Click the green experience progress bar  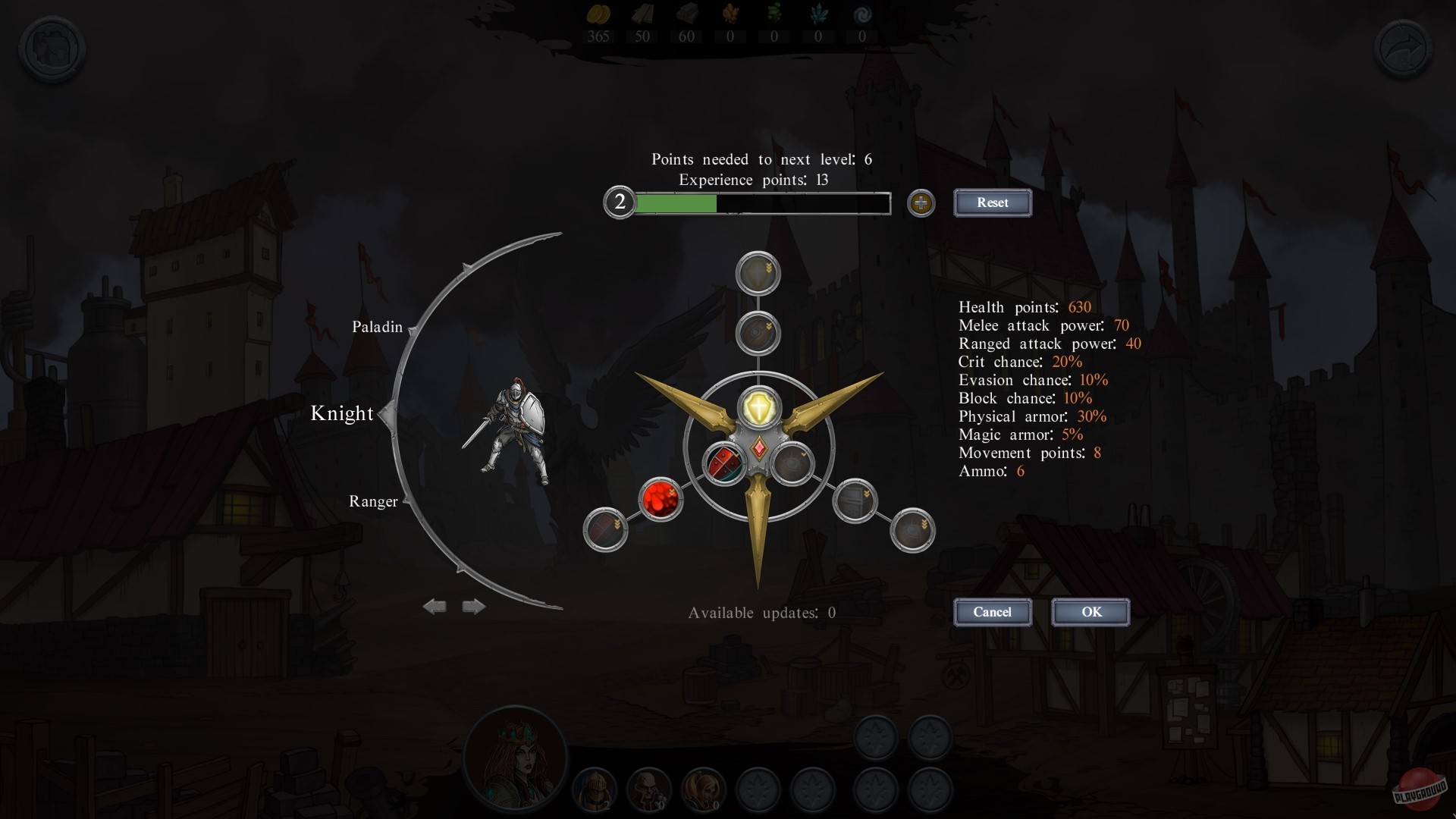(675, 203)
